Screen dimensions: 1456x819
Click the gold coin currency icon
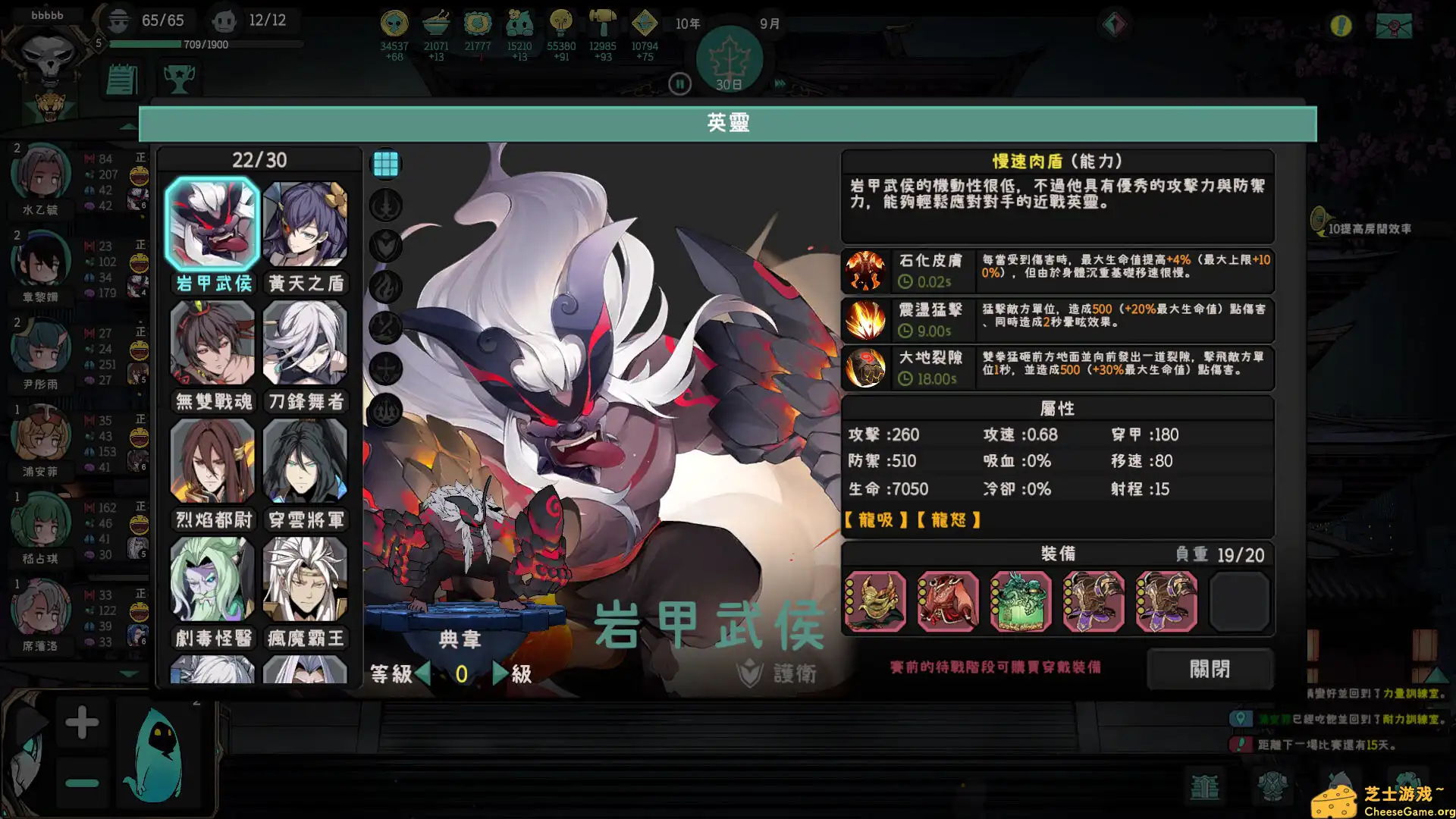[393, 24]
